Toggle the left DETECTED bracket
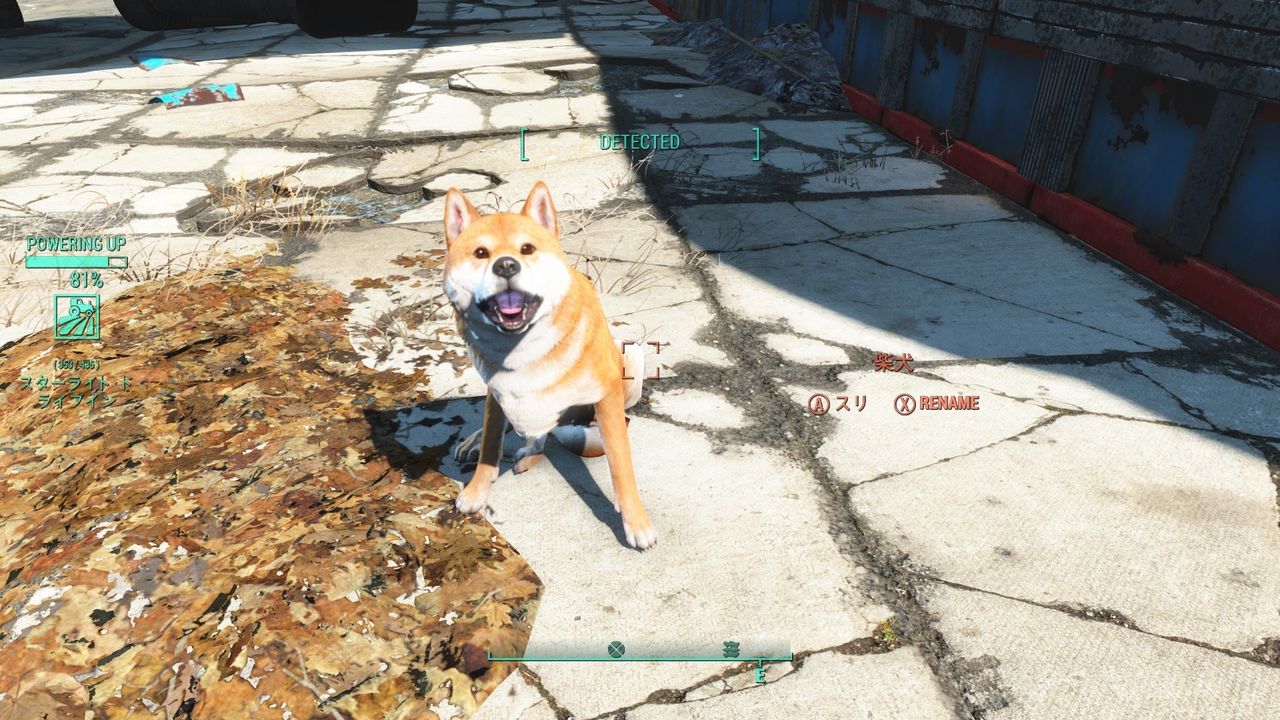Image resolution: width=1280 pixels, height=720 pixels. point(523,142)
